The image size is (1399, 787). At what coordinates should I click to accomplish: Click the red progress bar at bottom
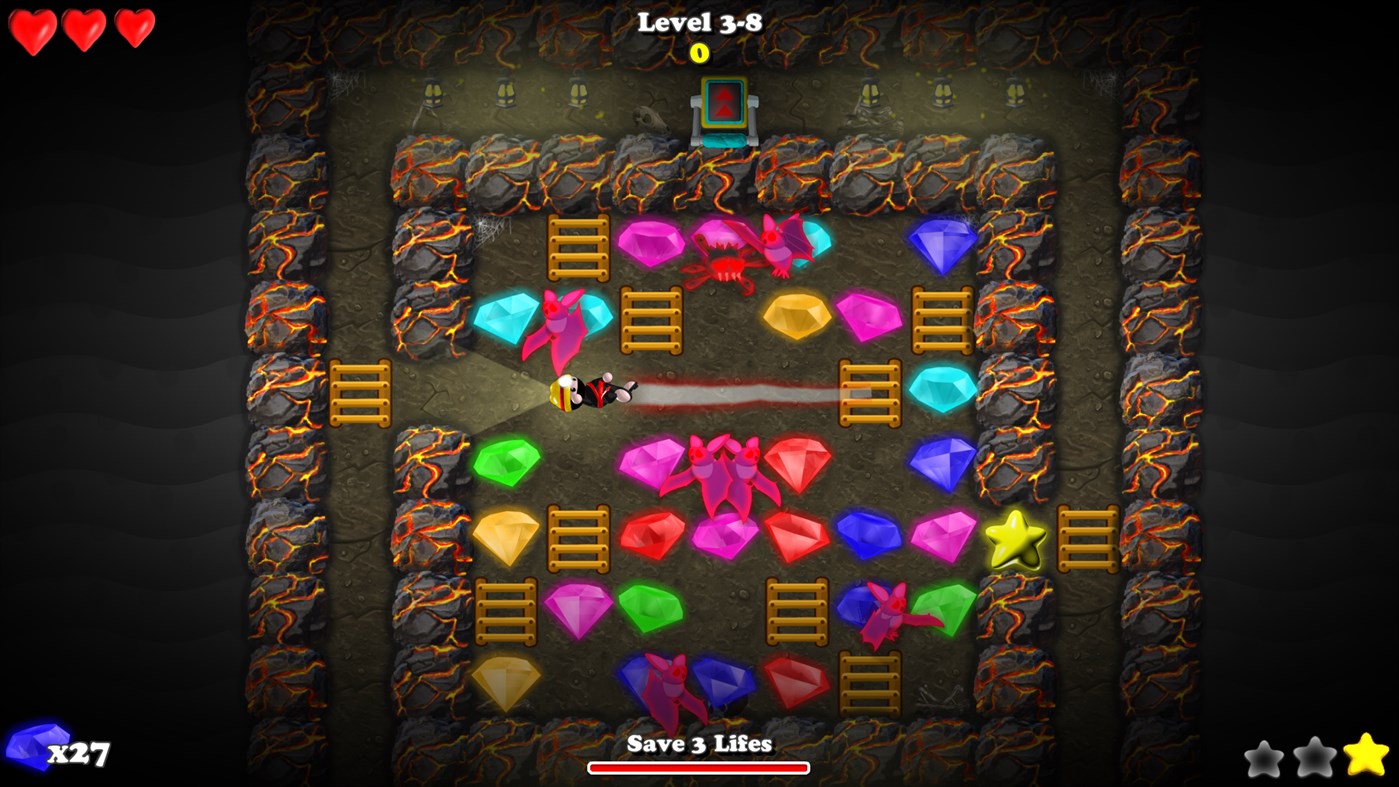click(x=699, y=768)
